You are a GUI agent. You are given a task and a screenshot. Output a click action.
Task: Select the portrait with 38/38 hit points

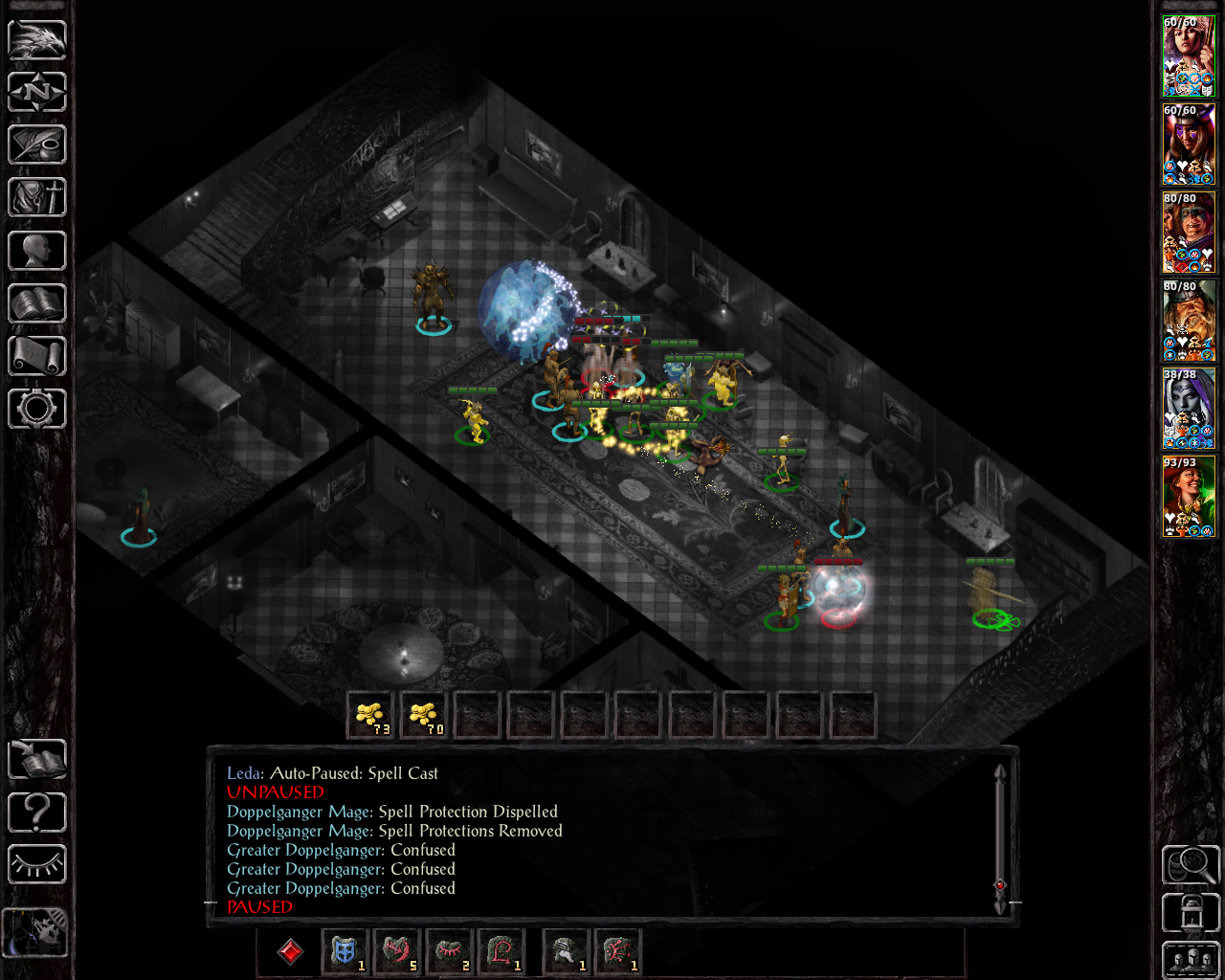point(1189,409)
